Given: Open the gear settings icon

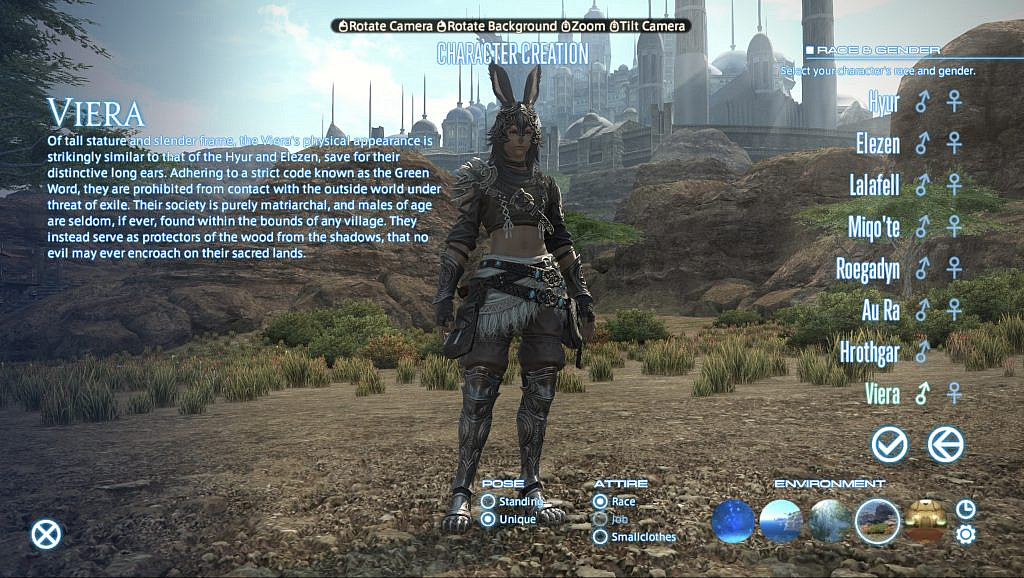Looking at the screenshot, I should tap(965, 535).
